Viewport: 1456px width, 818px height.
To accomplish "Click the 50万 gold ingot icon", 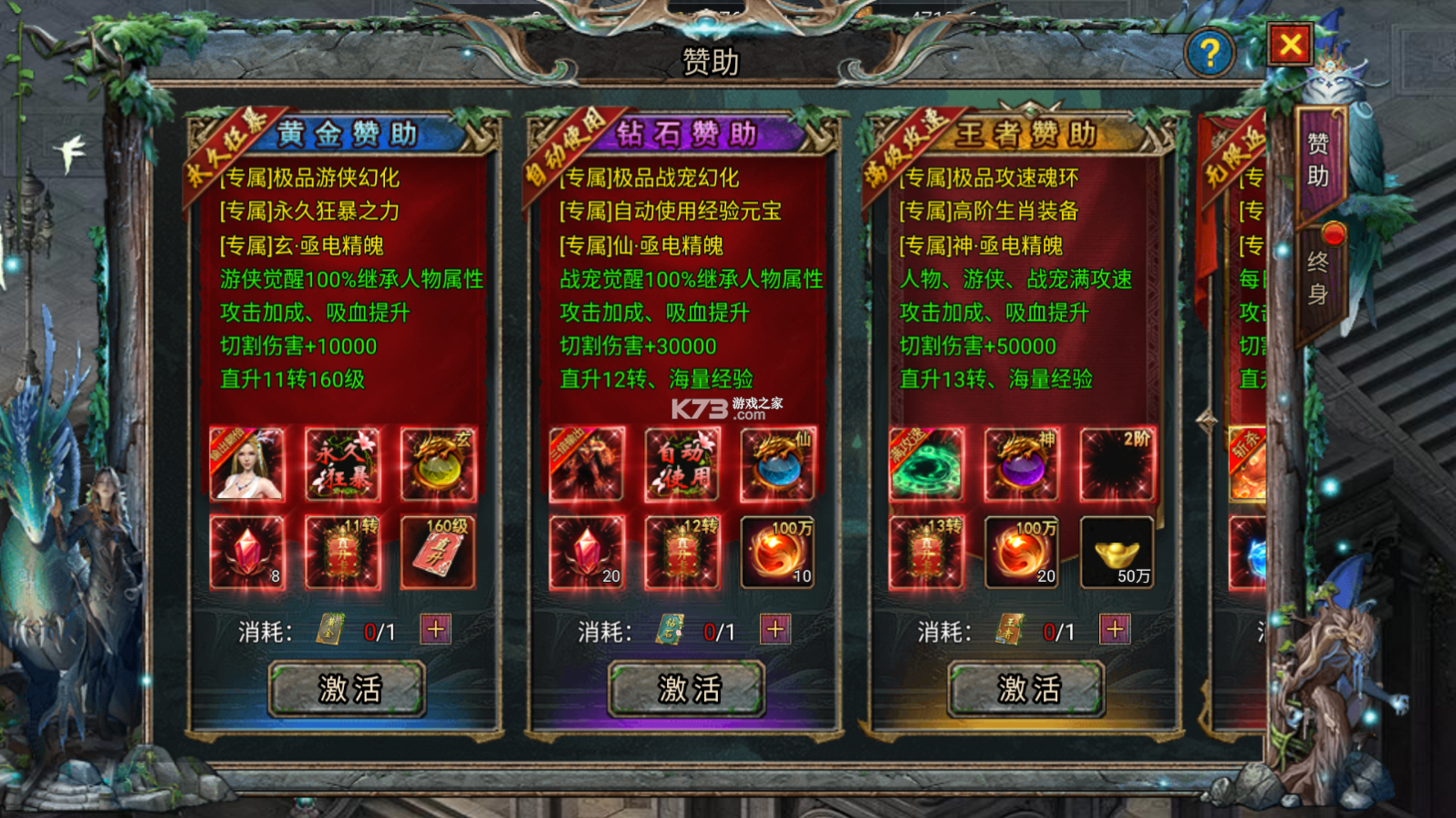I will pos(1116,551).
